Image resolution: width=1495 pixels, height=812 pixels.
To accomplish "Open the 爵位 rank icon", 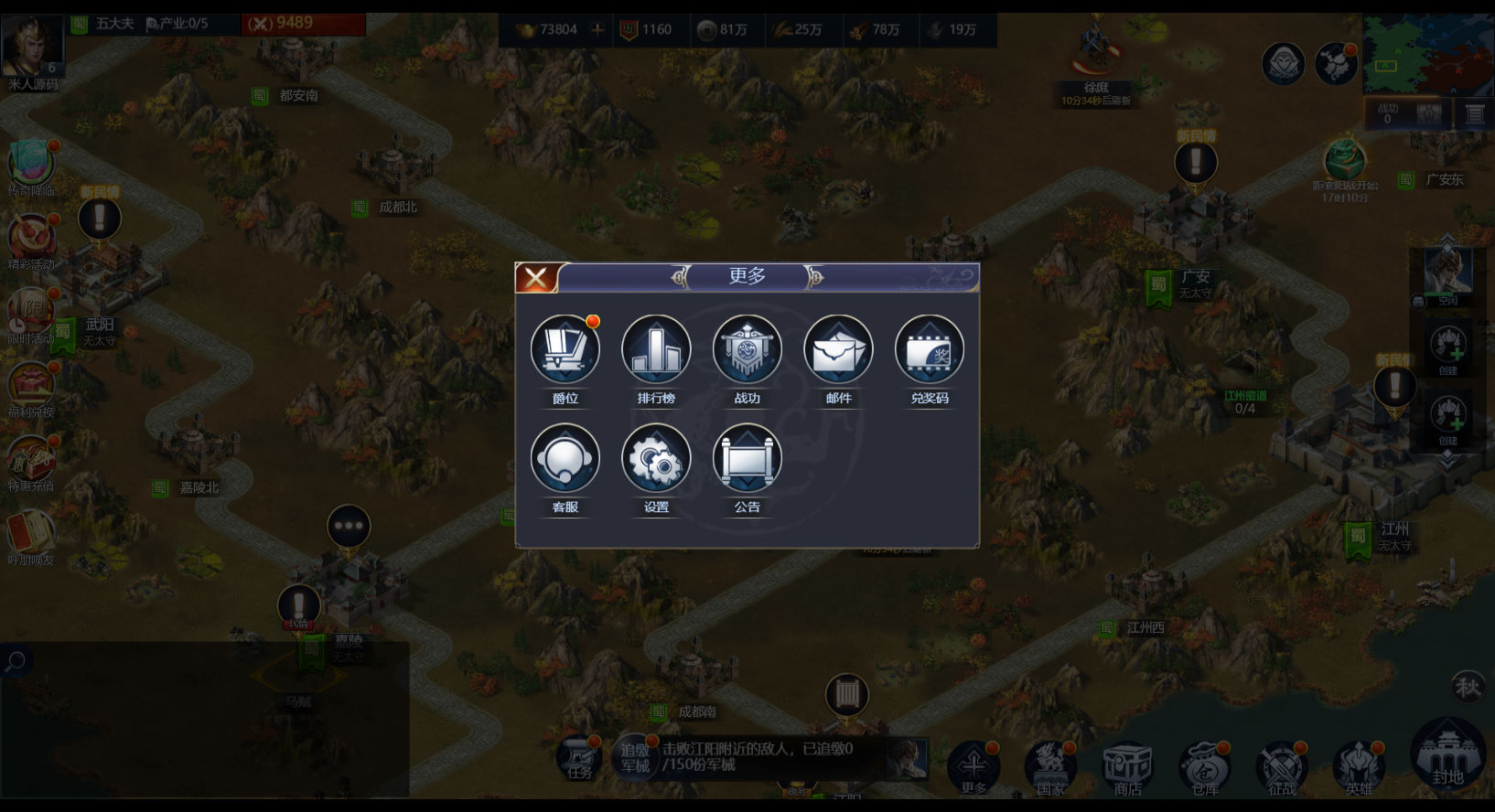I will point(565,349).
